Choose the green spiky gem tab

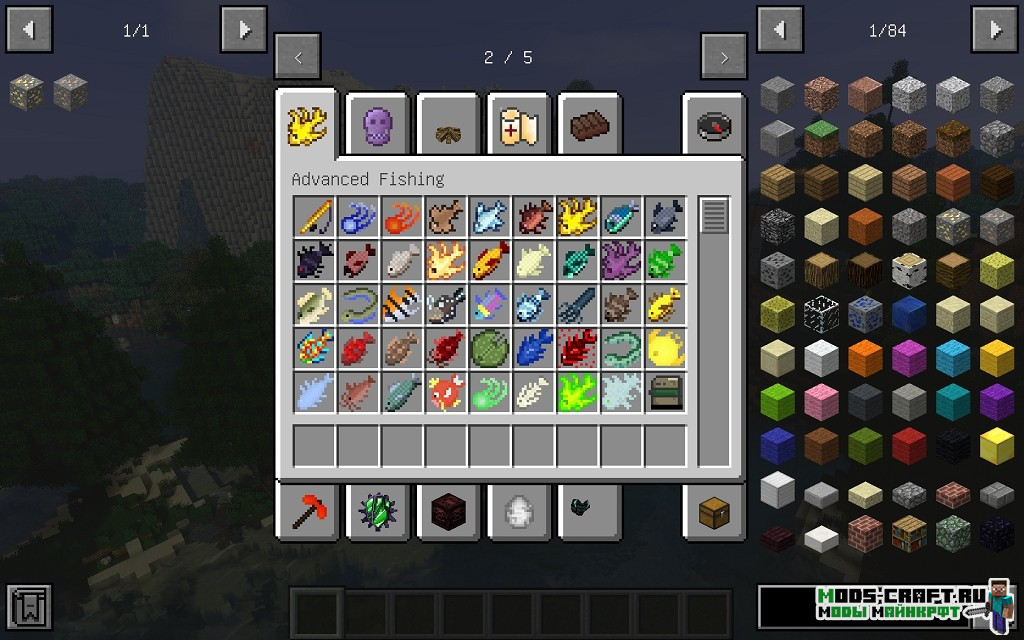pos(378,512)
